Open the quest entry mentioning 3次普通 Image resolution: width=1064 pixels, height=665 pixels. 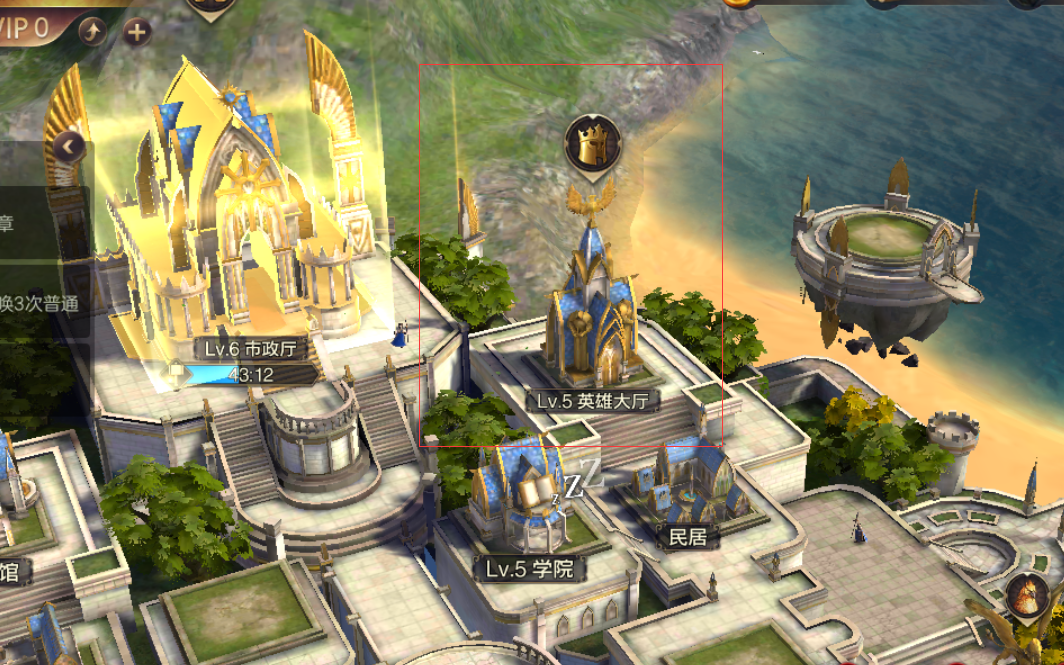click(x=40, y=303)
